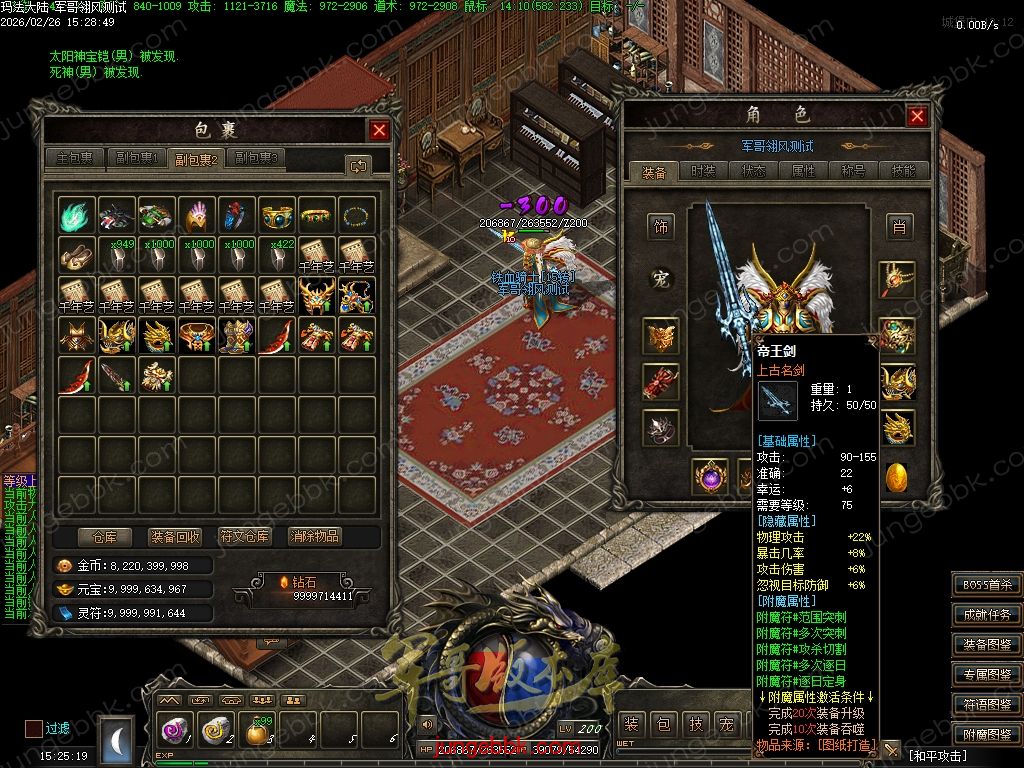Open the 状态 status tab
1024x768 pixels.
(754, 172)
